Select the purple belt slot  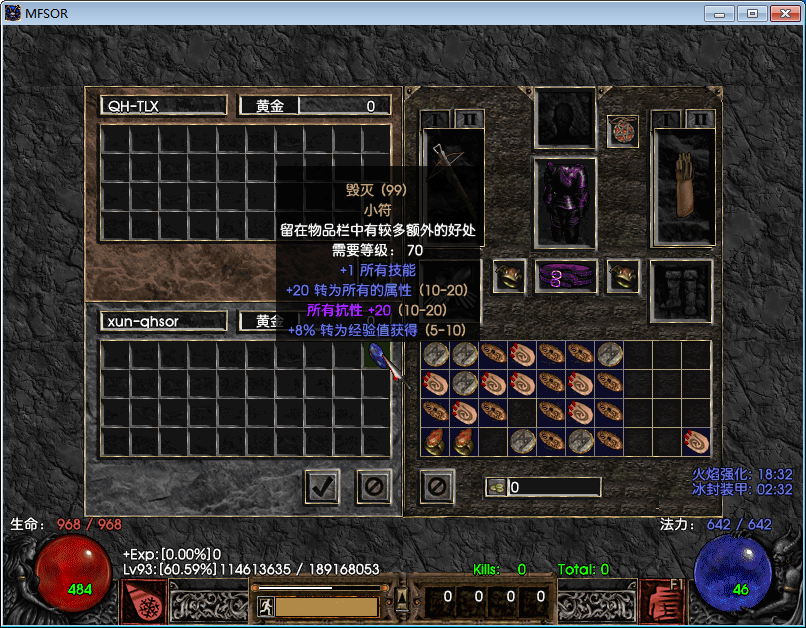[x=566, y=277]
